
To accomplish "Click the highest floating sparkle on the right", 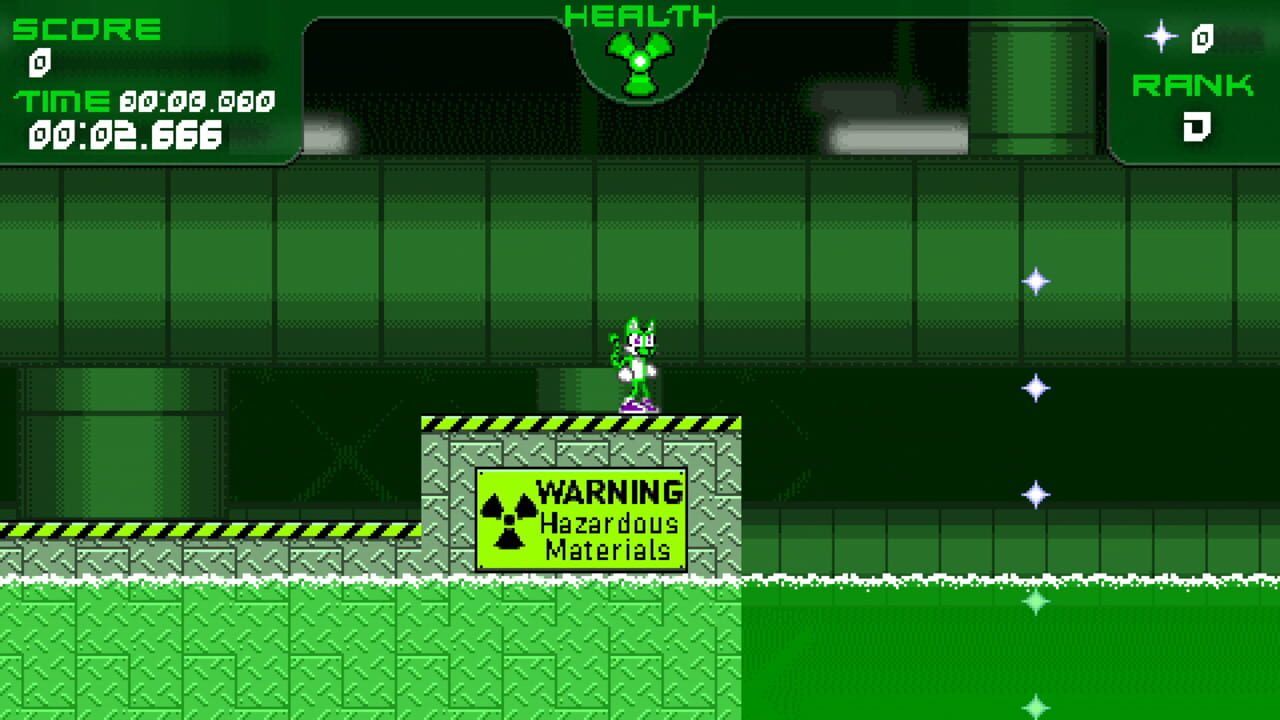I will [x=1035, y=281].
